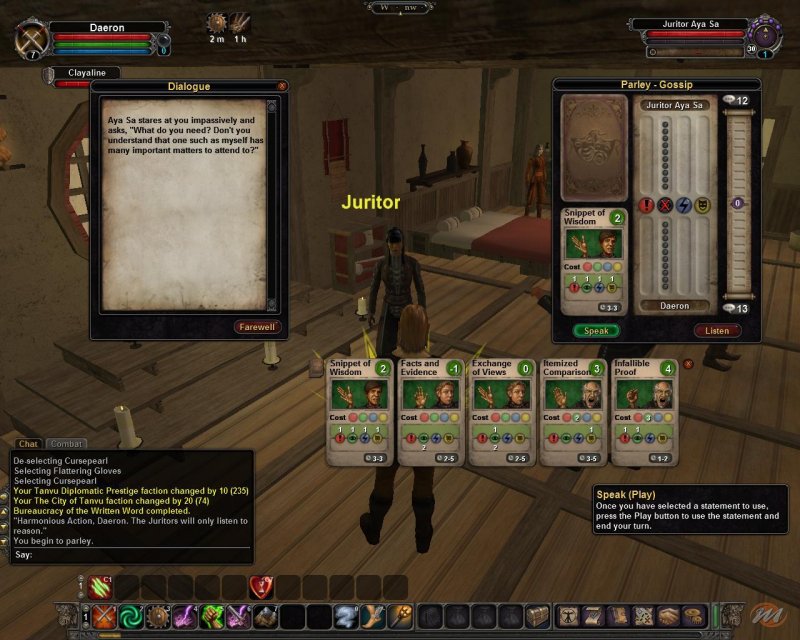Close the Dialogue window
The height and width of the screenshot is (640, 800).
[282, 86]
